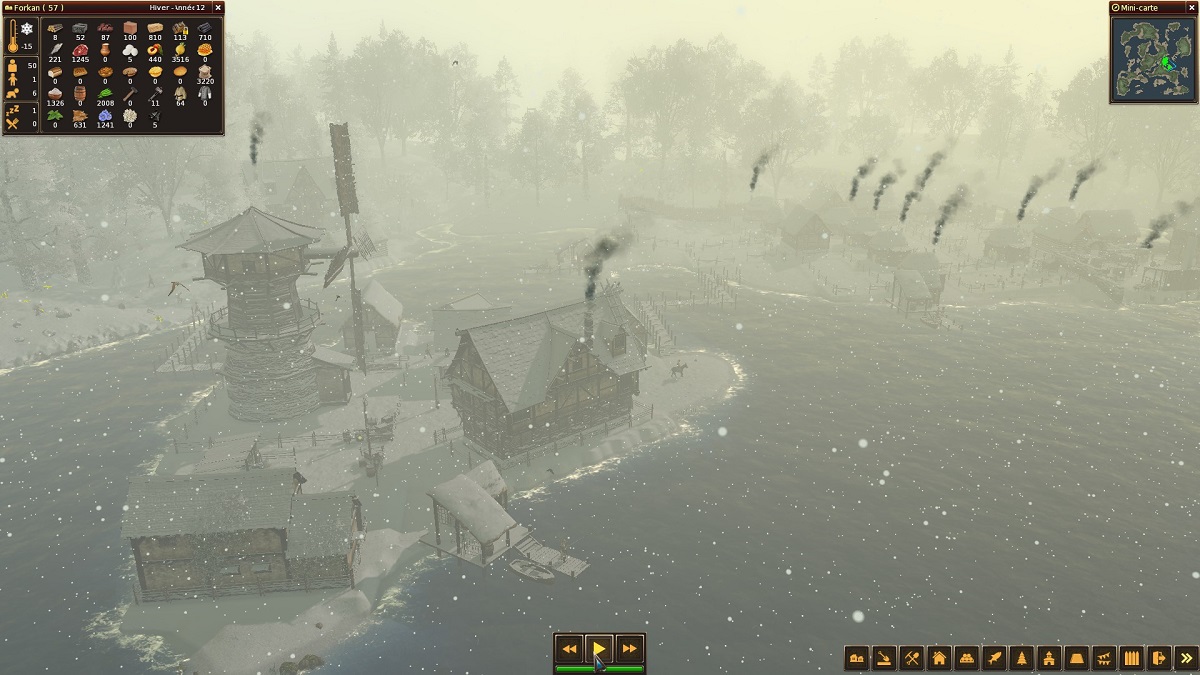Select the pickaxe and shovel tools menu
Viewport: 1200px width, 675px height.
[x=911, y=658]
